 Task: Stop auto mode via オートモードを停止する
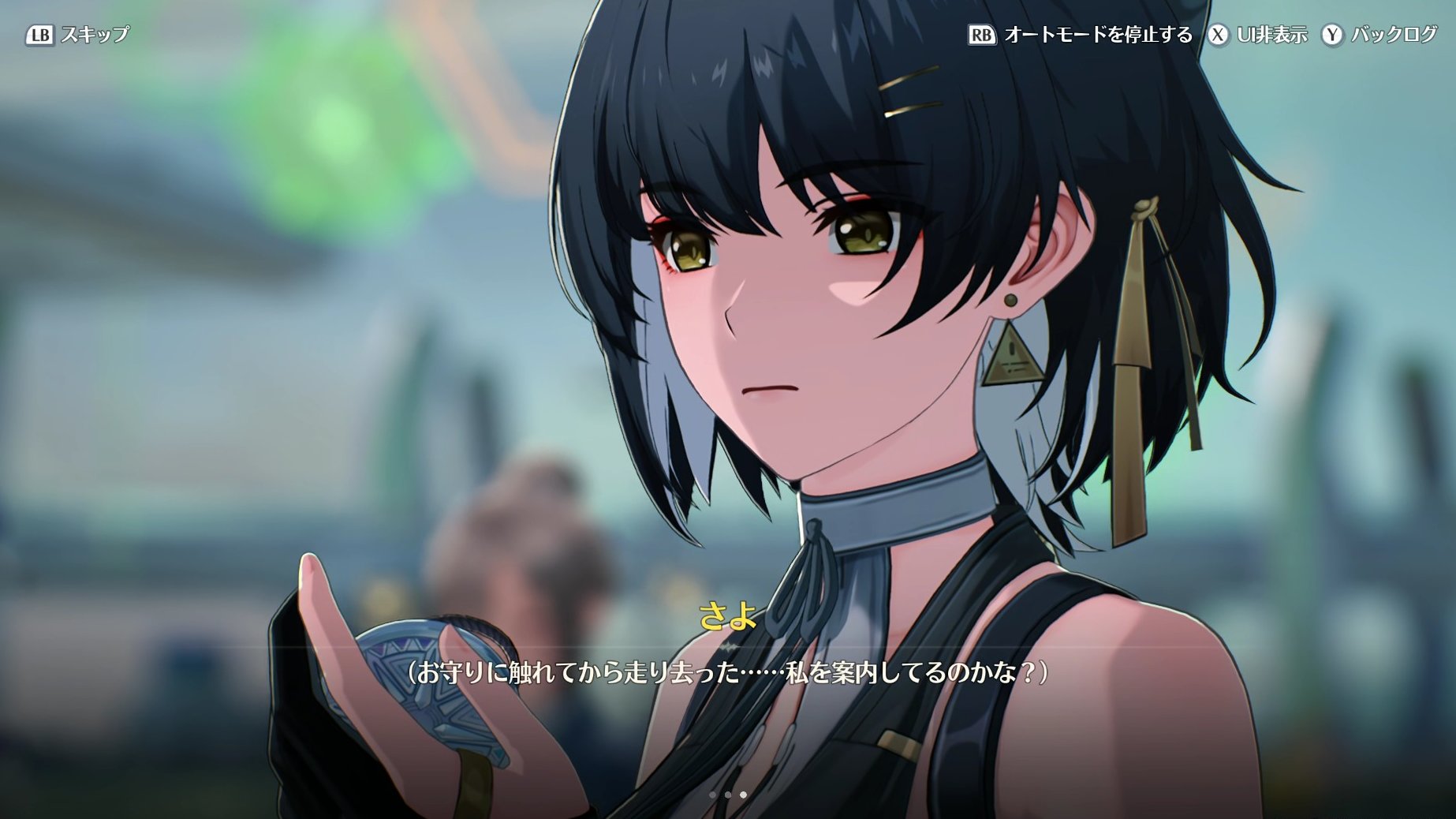(x=1081, y=35)
